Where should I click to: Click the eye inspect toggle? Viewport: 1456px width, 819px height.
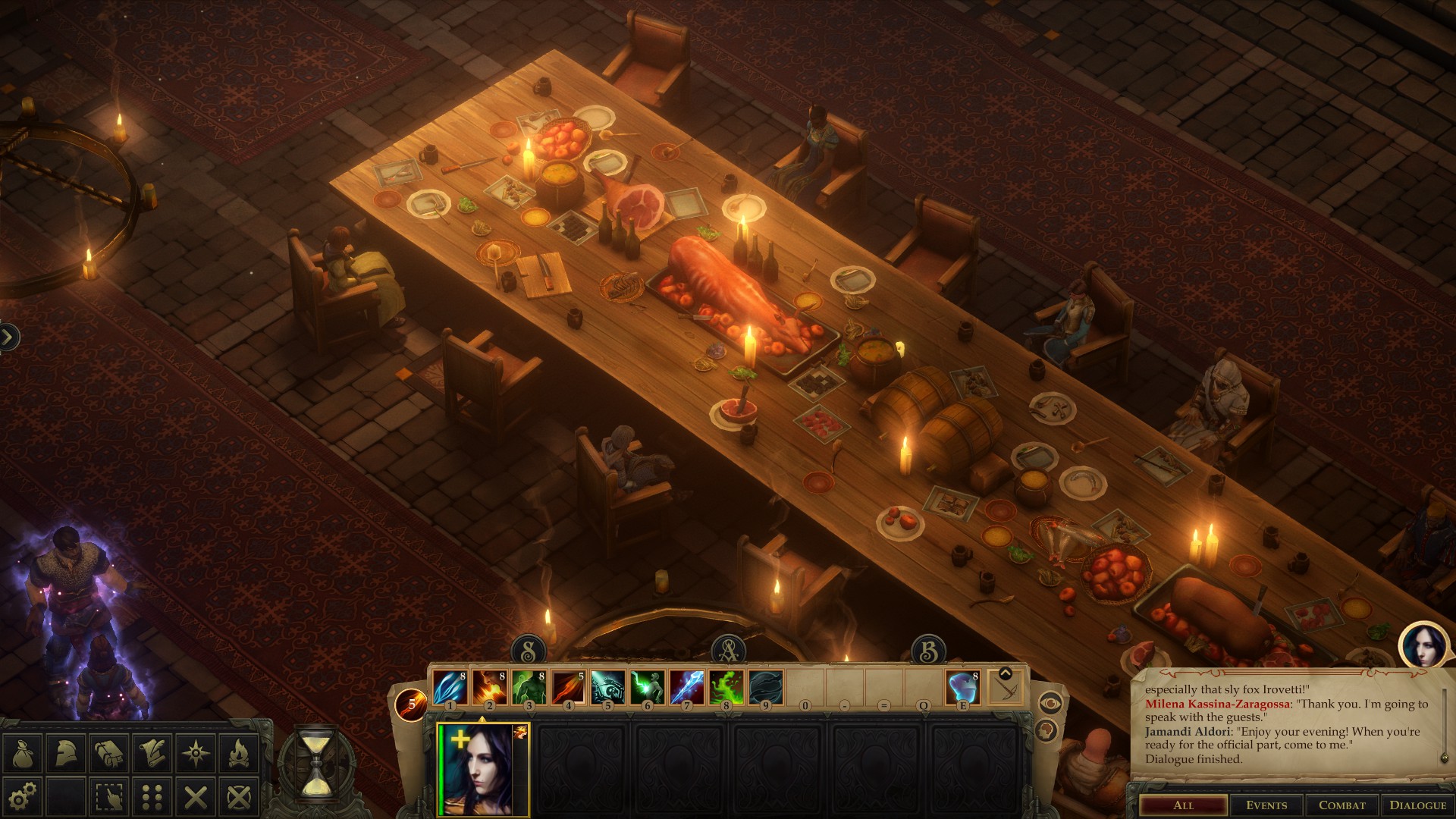pos(1049,703)
